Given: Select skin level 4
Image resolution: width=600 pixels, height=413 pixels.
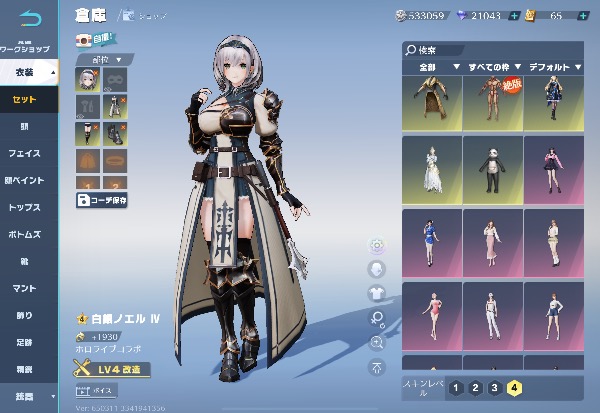Looking at the screenshot, I should (514, 388).
